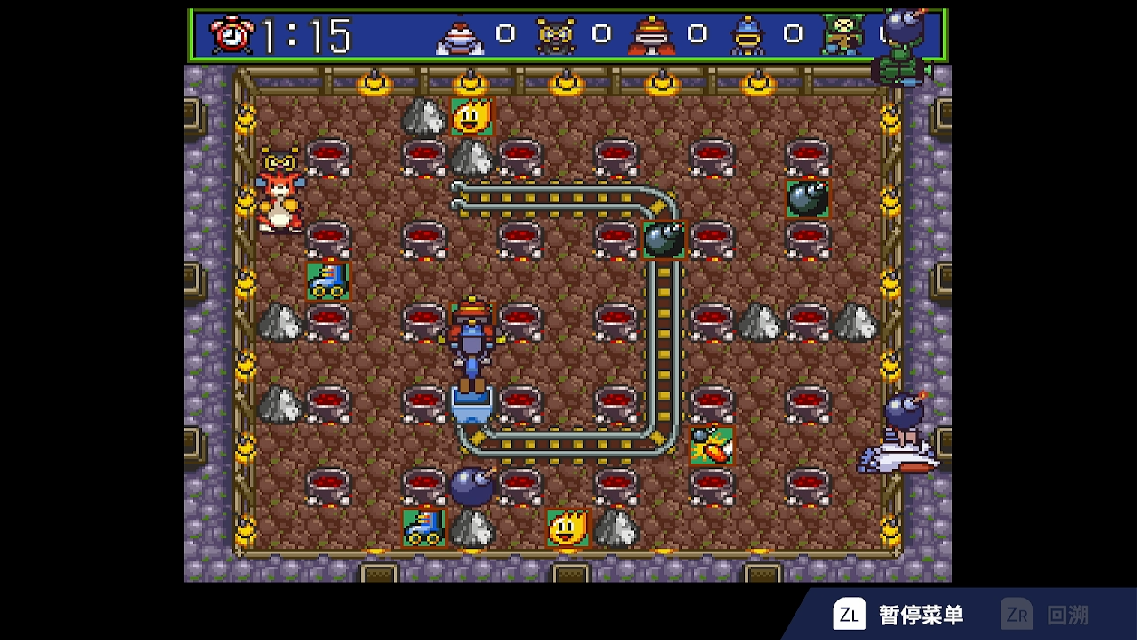1137x640 pixels.
Task: Select the green character portrait
Action: pyautogui.click(x=842, y=35)
